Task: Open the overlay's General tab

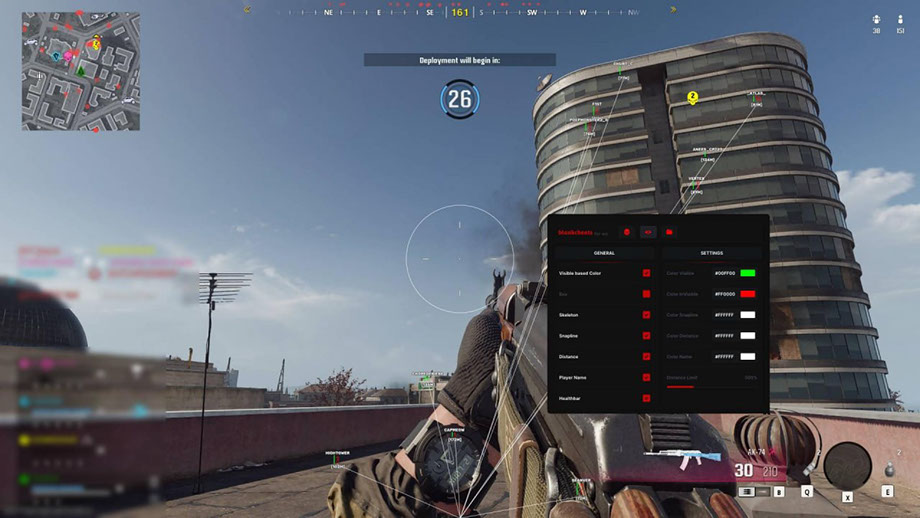Action: [x=604, y=253]
